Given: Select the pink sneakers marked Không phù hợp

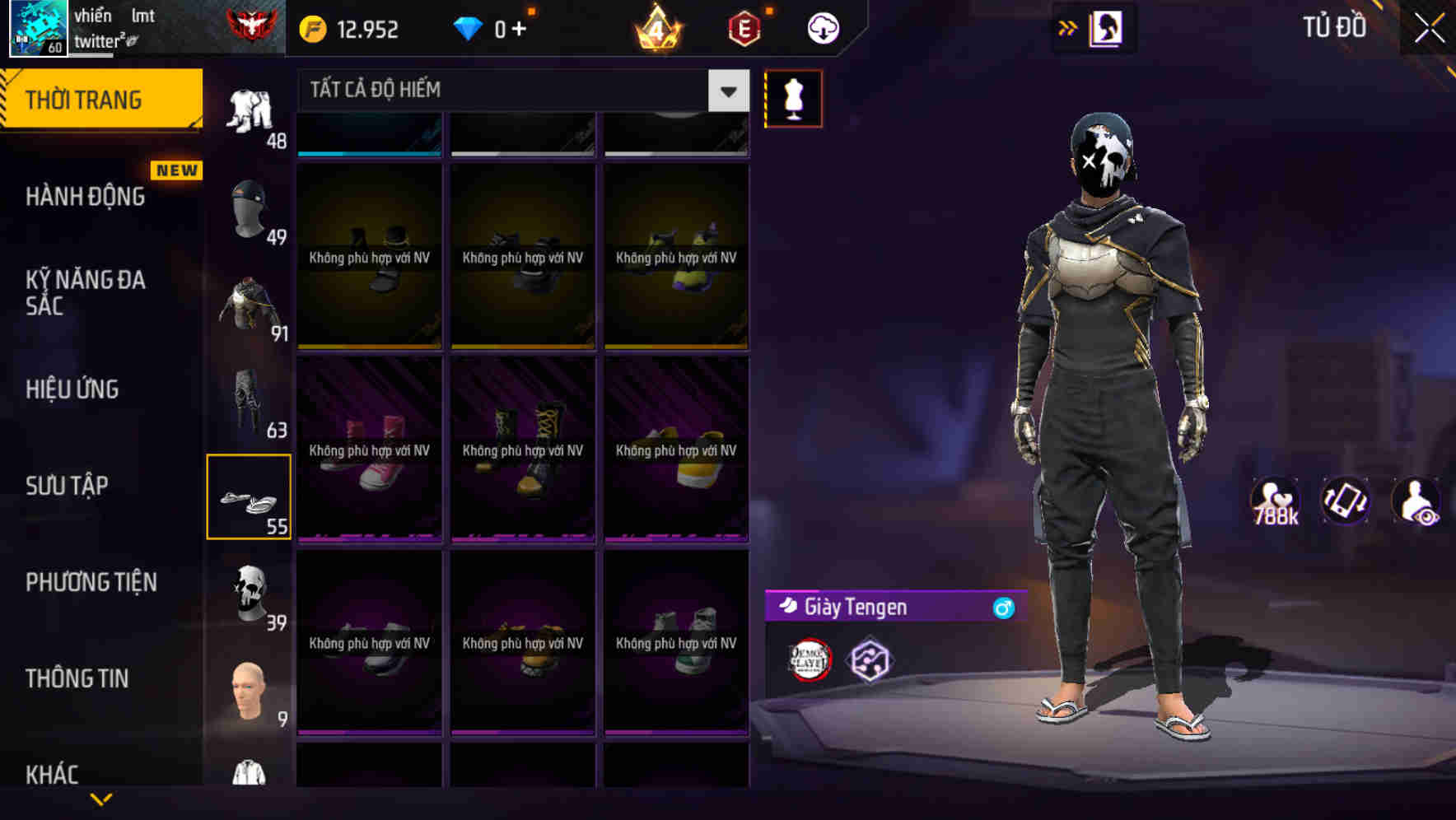Looking at the screenshot, I should coord(369,450).
